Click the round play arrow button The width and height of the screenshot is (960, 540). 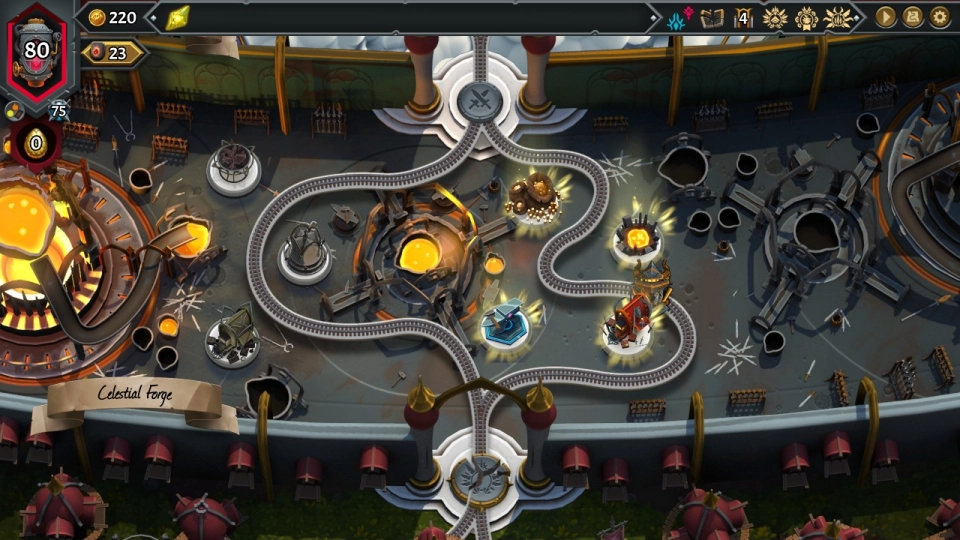[x=885, y=17]
